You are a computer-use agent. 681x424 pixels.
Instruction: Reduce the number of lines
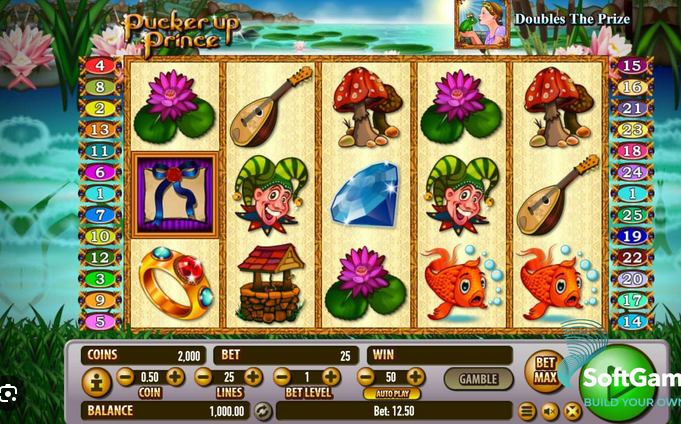tap(204, 377)
